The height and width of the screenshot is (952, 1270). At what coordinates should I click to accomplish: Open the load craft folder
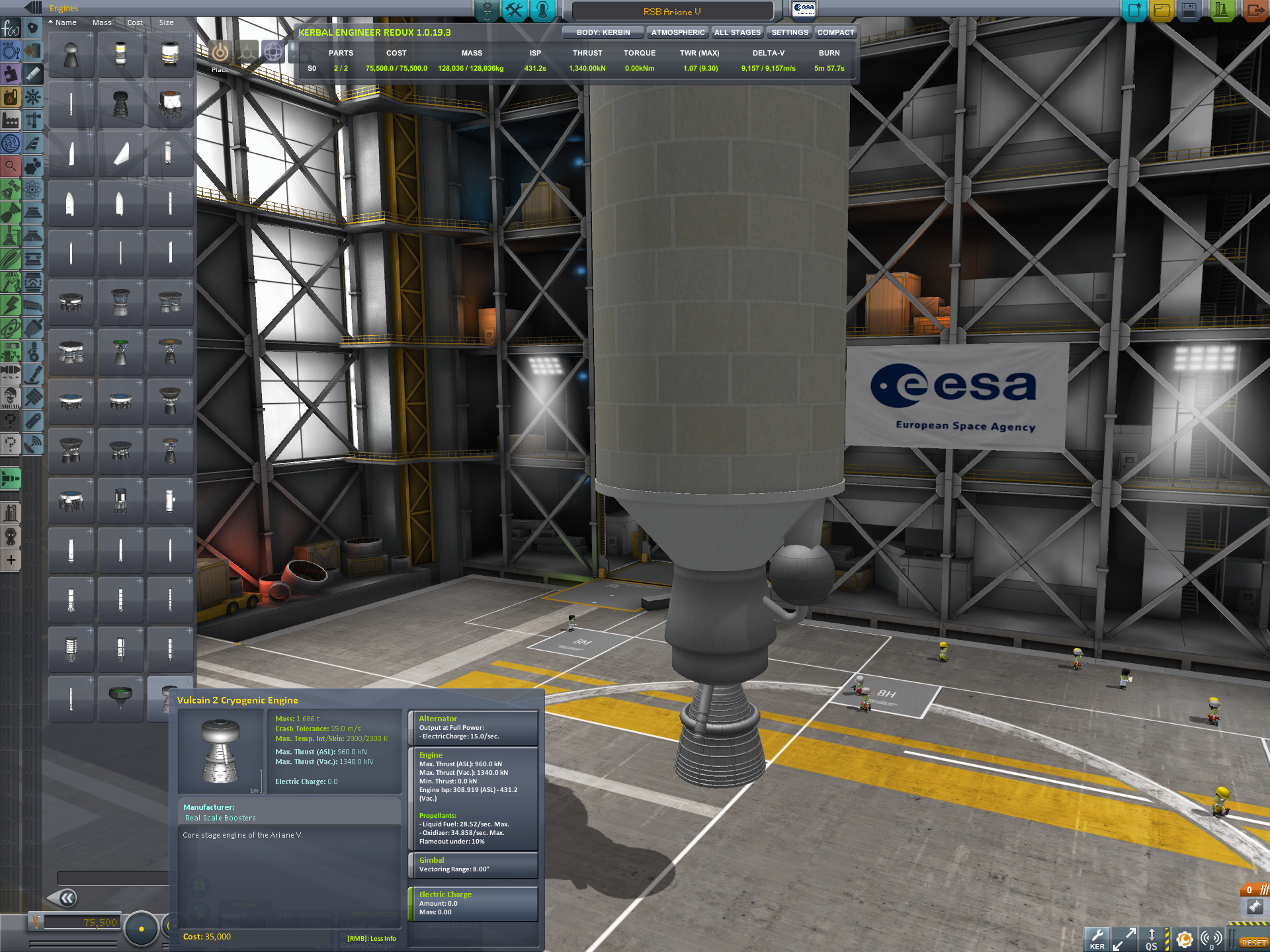pos(1162,11)
